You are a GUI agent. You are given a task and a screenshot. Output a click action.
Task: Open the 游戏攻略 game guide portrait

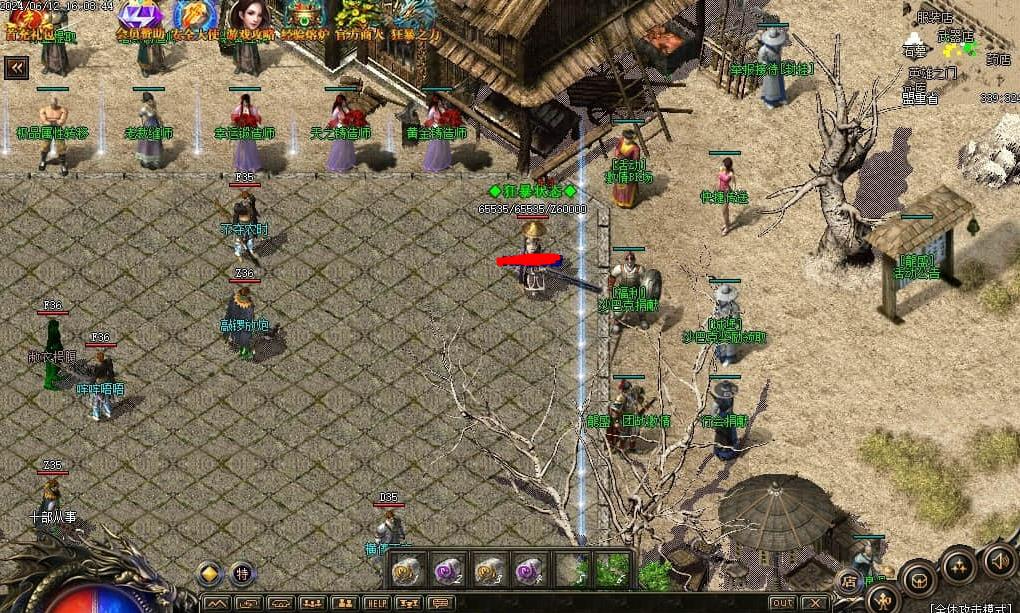tap(248, 18)
